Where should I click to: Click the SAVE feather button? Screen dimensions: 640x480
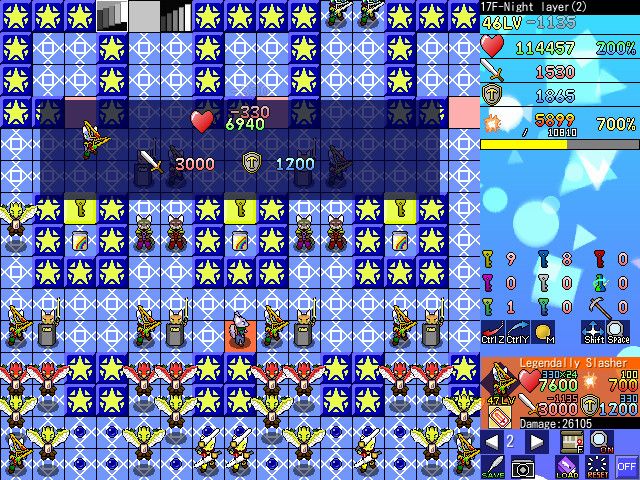pyautogui.click(x=493, y=466)
